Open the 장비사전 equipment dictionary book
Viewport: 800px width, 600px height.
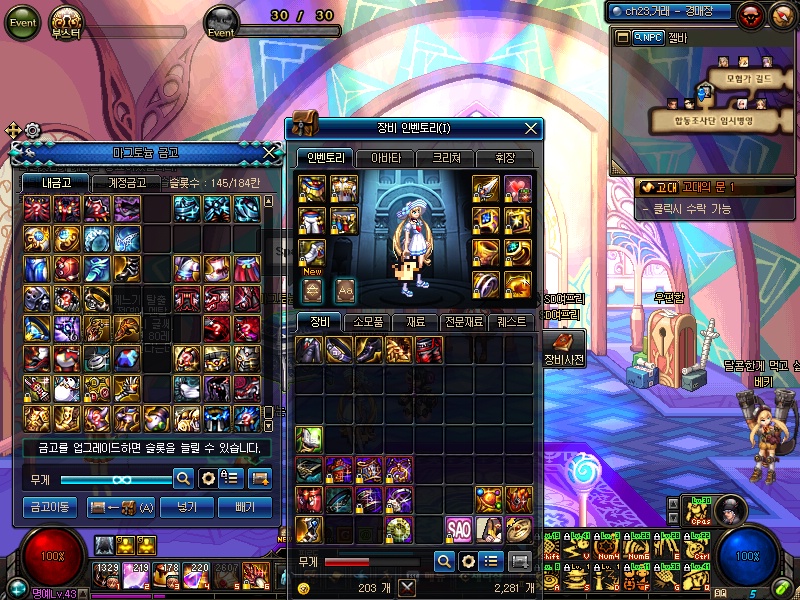point(563,344)
